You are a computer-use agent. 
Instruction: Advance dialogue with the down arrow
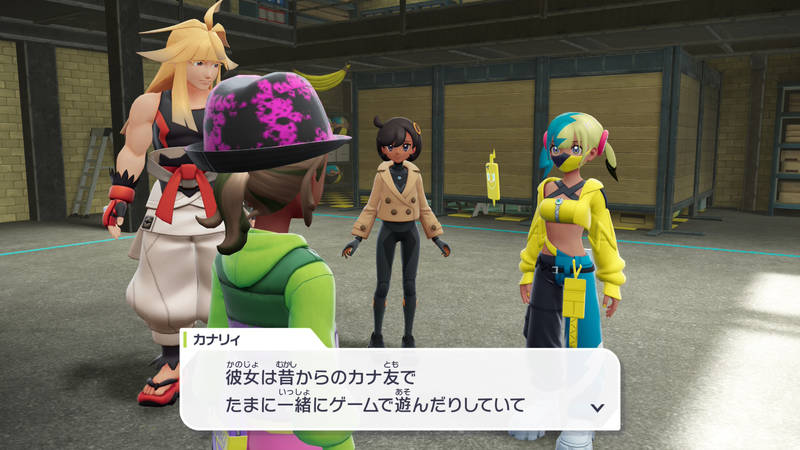click(598, 407)
